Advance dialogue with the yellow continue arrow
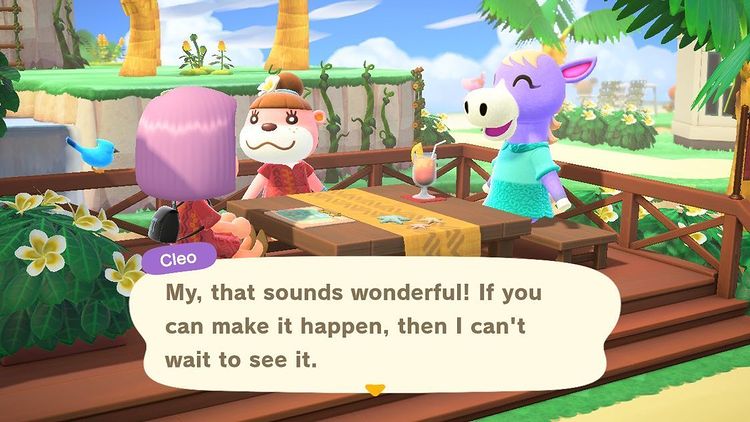Screen dimensions: 750x422 click(x=374, y=389)
